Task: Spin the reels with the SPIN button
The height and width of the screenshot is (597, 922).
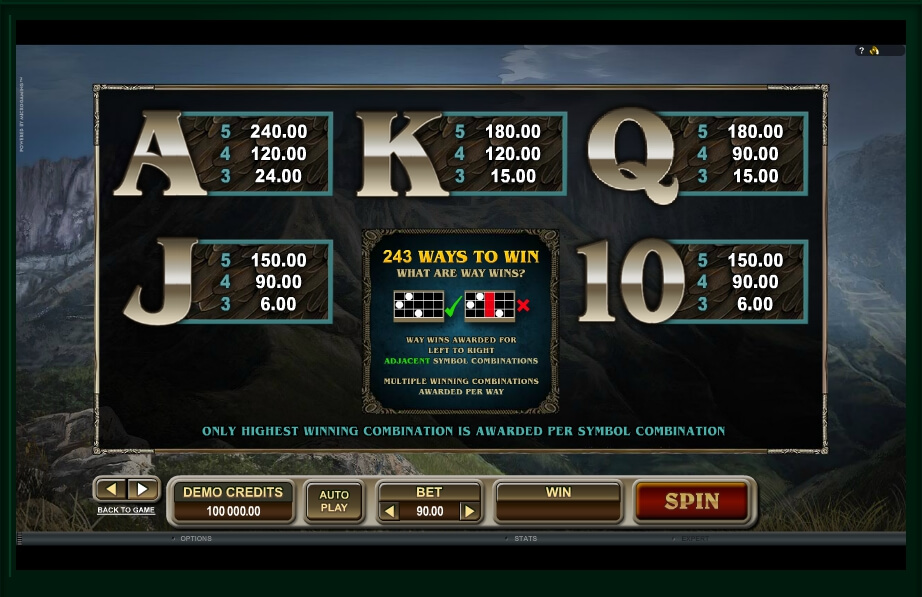Action: click(x=691, y=501)
